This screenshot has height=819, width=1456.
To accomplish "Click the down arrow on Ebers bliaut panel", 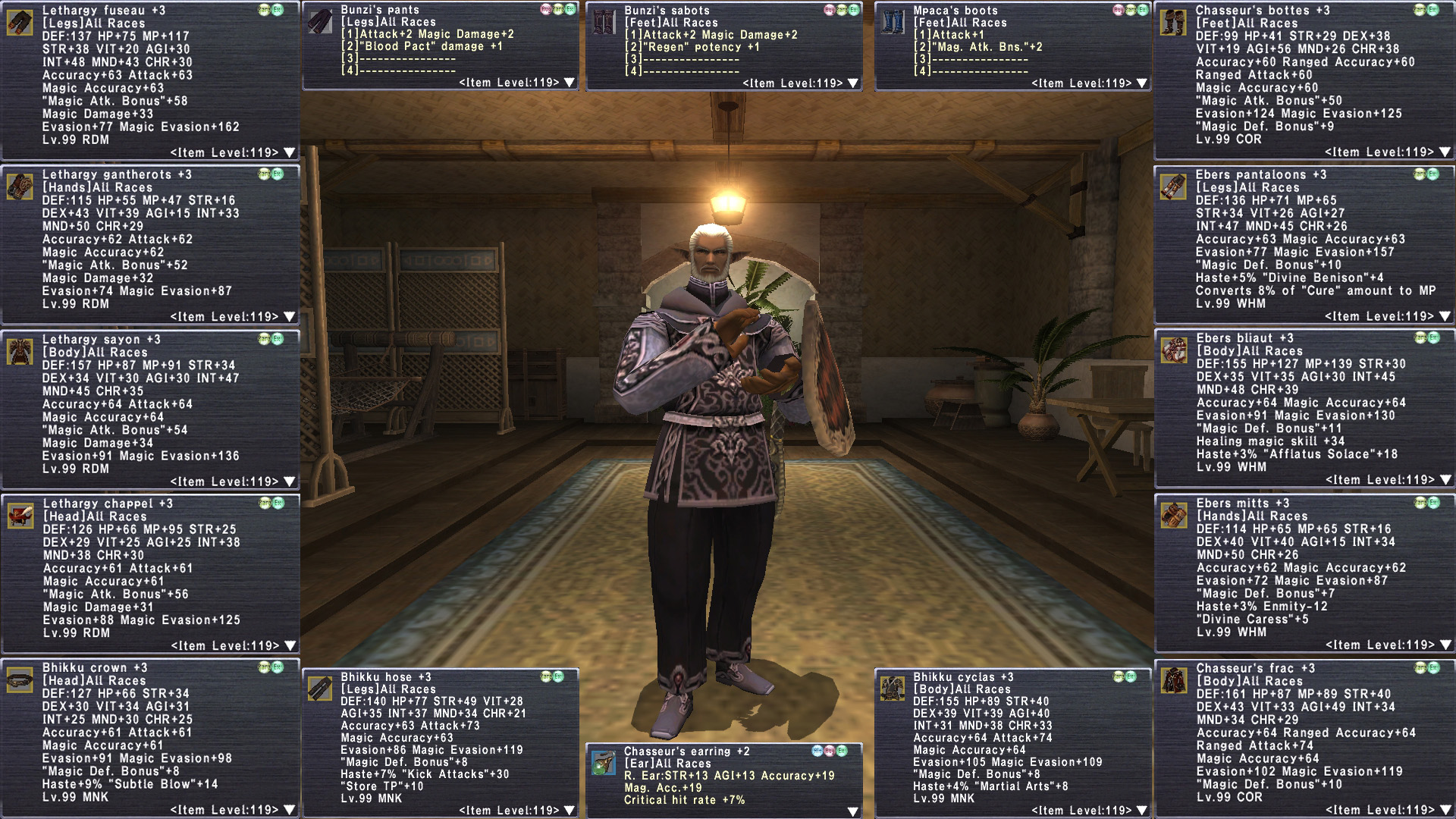I will (1445, 480).
